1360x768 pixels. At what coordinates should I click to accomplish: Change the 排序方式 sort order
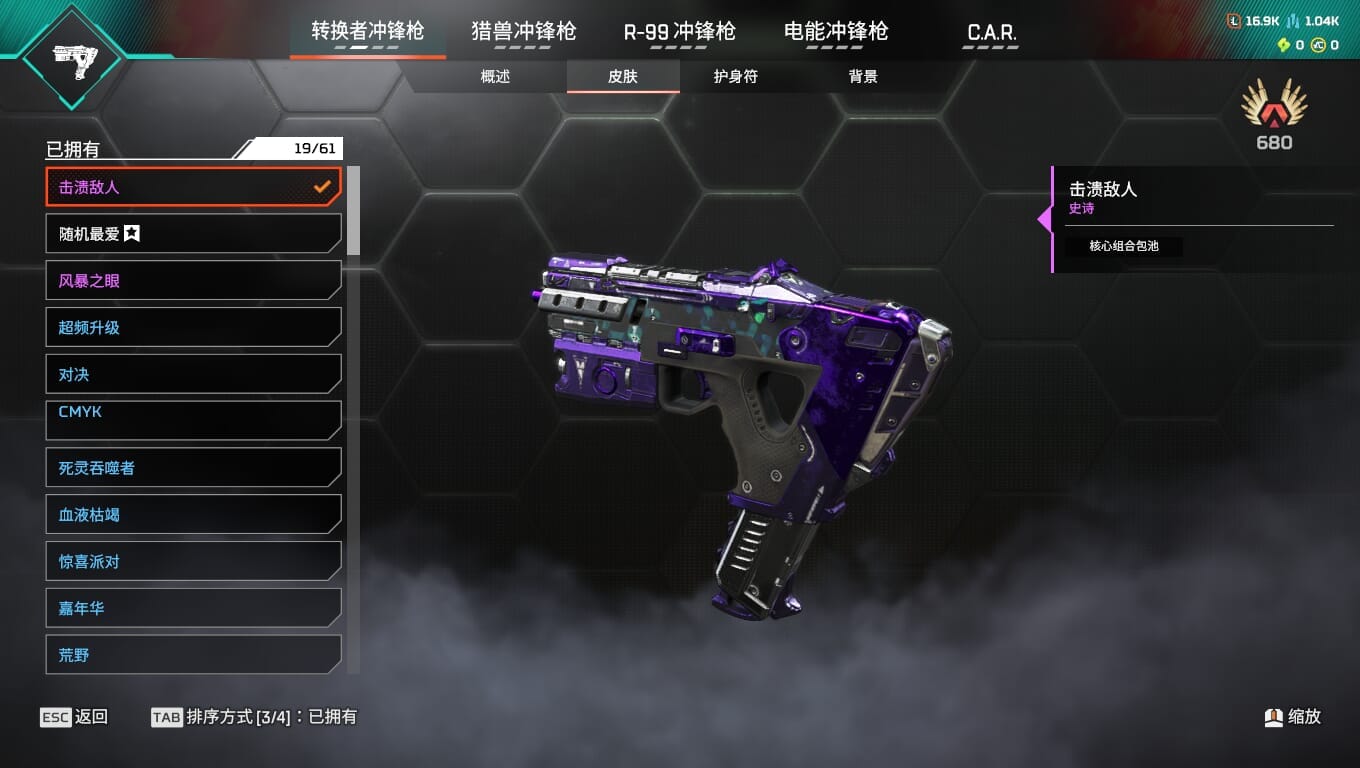coord(253,717)
